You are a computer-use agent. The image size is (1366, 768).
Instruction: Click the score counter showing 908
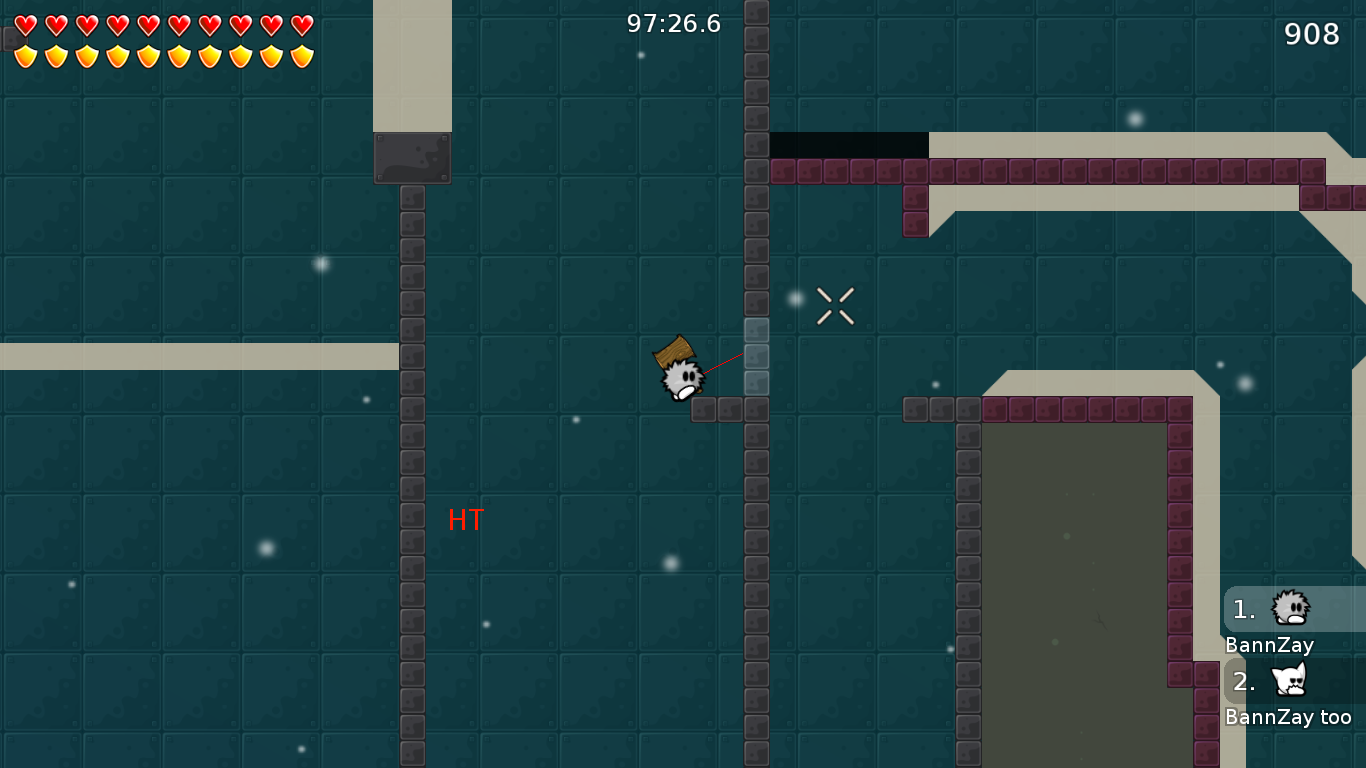point(1311,34)
